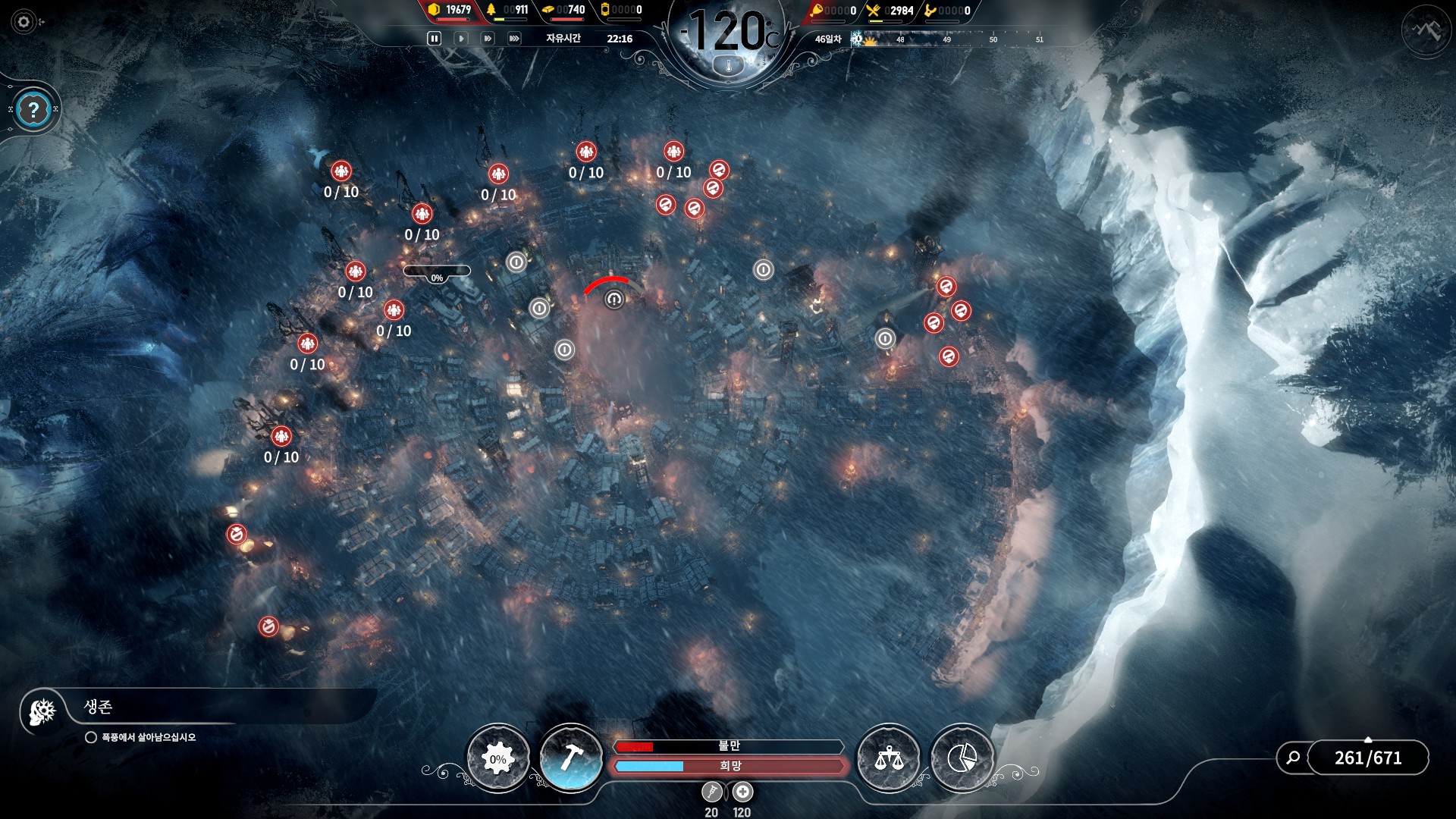Viewport: 1456px width, 819px height.
Task: Open the settings gear menu
Action: click(24, 22)
